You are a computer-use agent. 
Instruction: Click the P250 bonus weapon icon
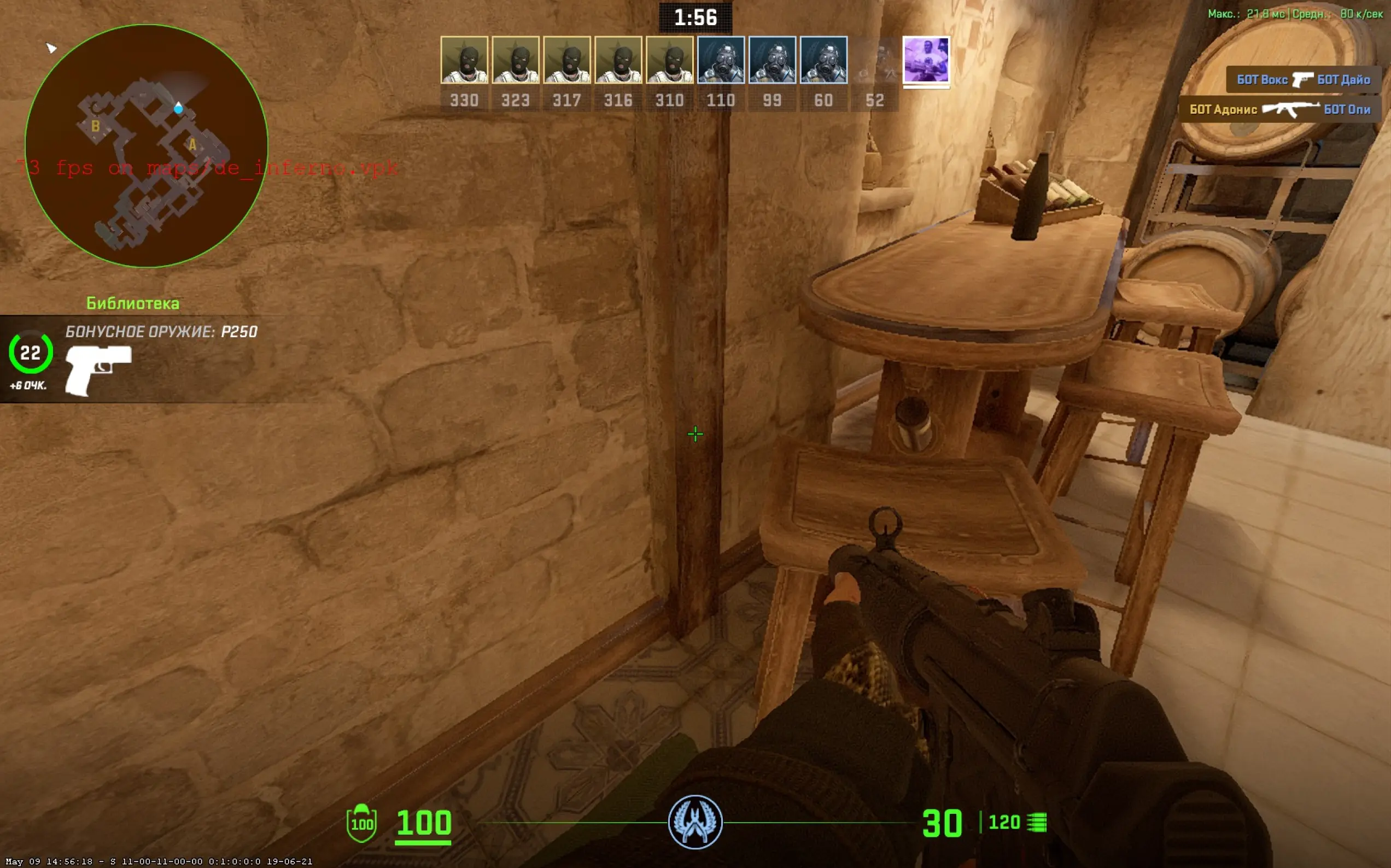tap(98, 370)
